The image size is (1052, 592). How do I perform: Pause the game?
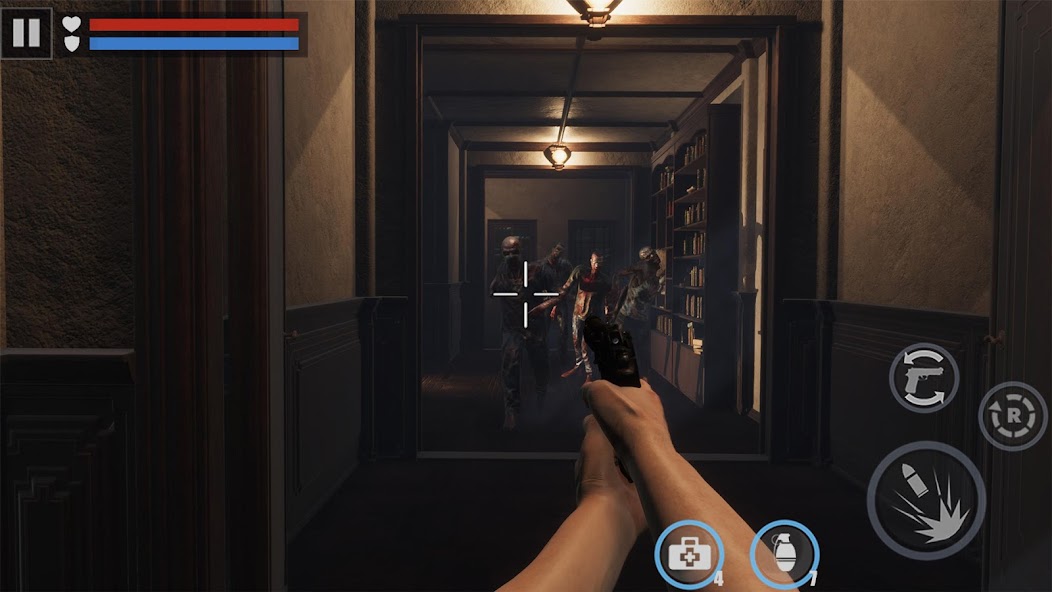point(26,33)
